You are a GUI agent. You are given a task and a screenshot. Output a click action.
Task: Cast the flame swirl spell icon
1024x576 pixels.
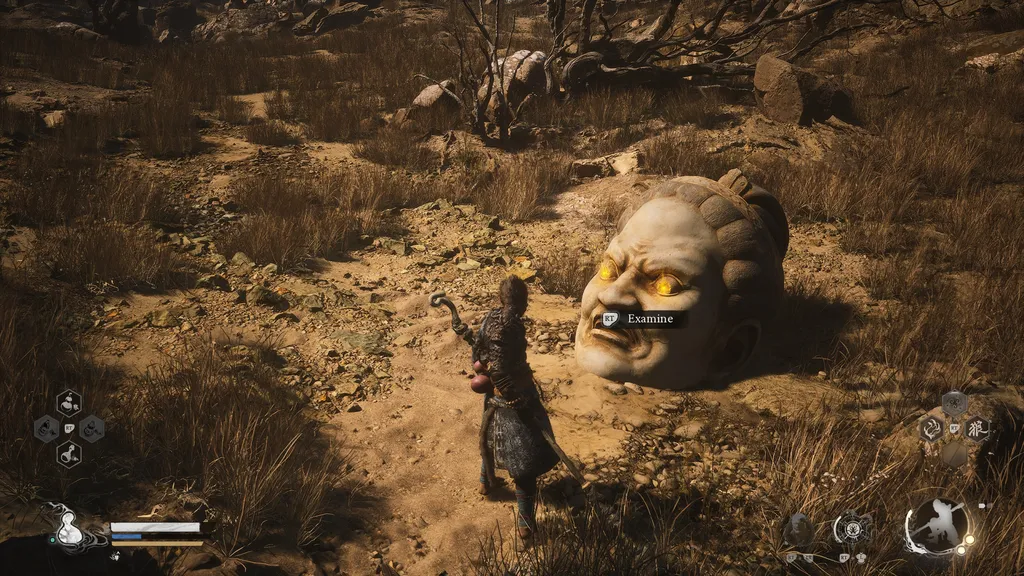click(x=931, y=429)
